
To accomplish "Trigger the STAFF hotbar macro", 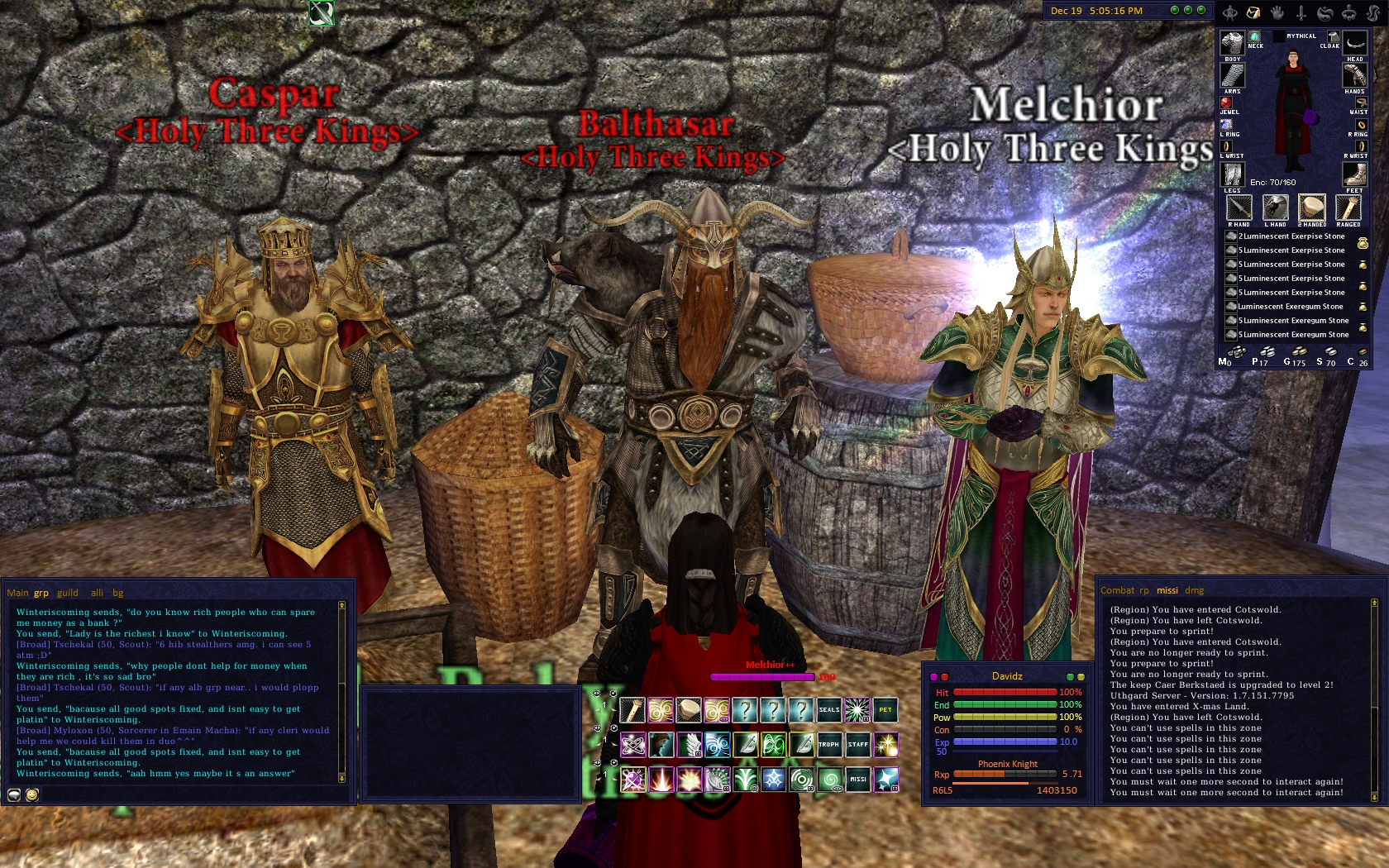I will click(x=857, y=745).
